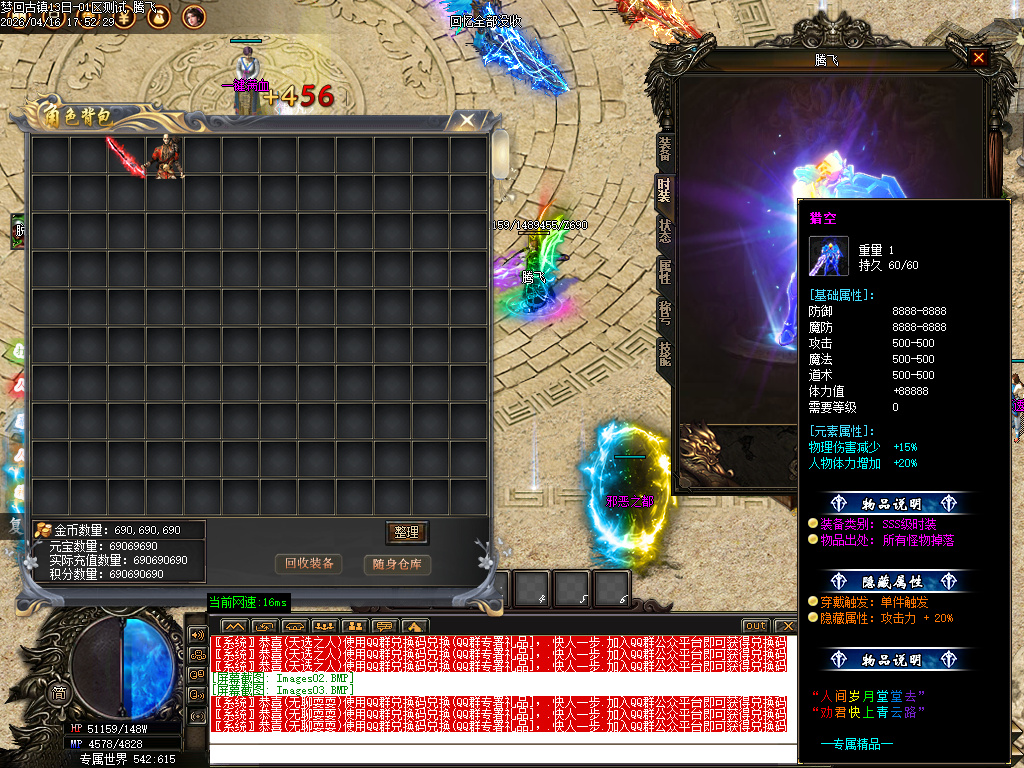Open the money bag icon on top bar

(156, 16)
